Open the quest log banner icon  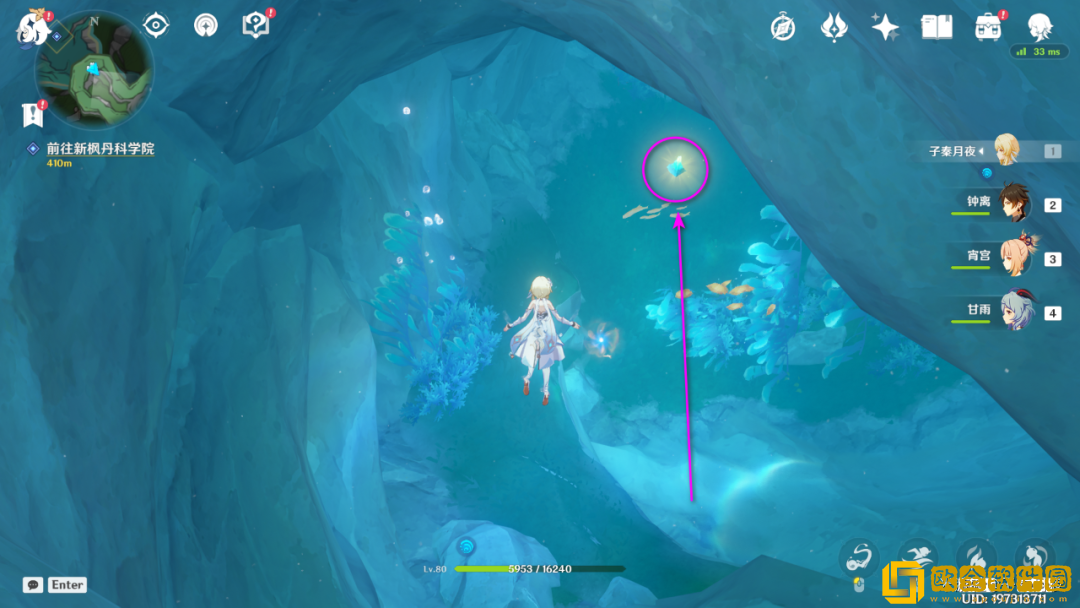point(33,115)
